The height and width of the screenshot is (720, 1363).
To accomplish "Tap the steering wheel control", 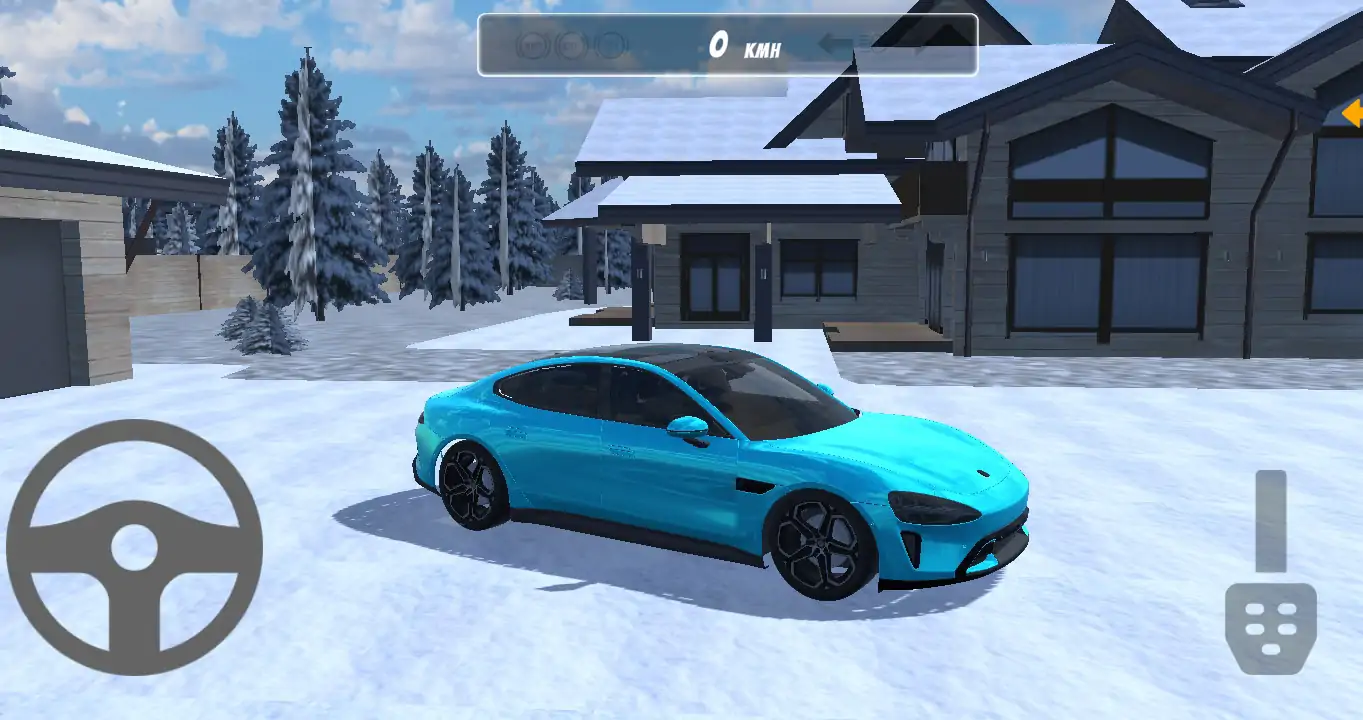I will click(134, 547).
